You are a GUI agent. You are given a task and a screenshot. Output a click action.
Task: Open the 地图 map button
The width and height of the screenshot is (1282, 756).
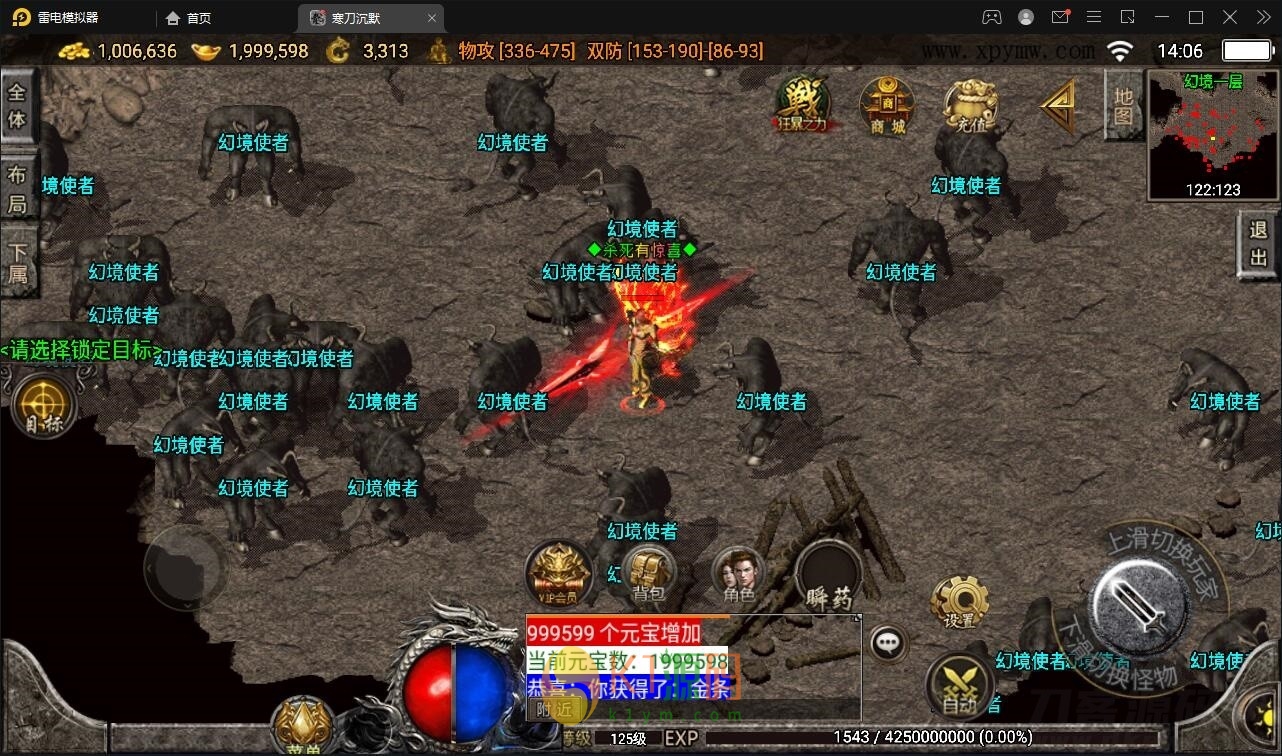pos(1123,106)
